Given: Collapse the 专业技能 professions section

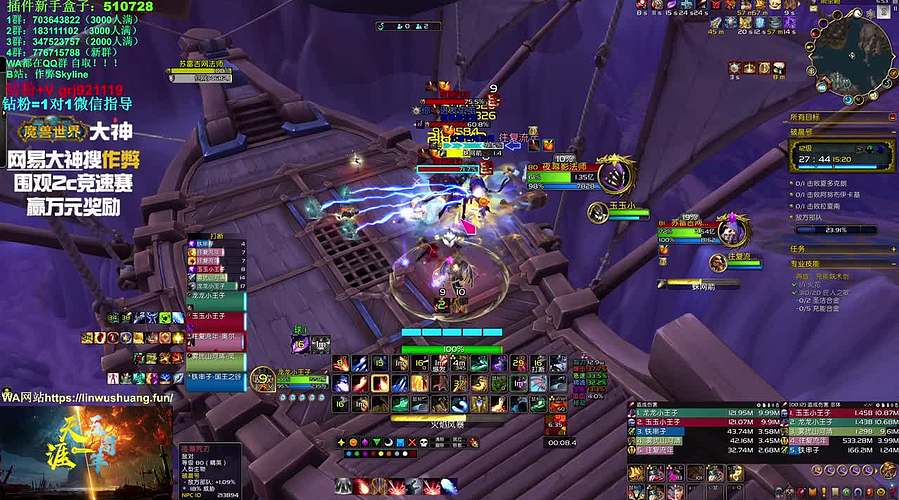Looking at the screenshot, I should pos(892,264).
